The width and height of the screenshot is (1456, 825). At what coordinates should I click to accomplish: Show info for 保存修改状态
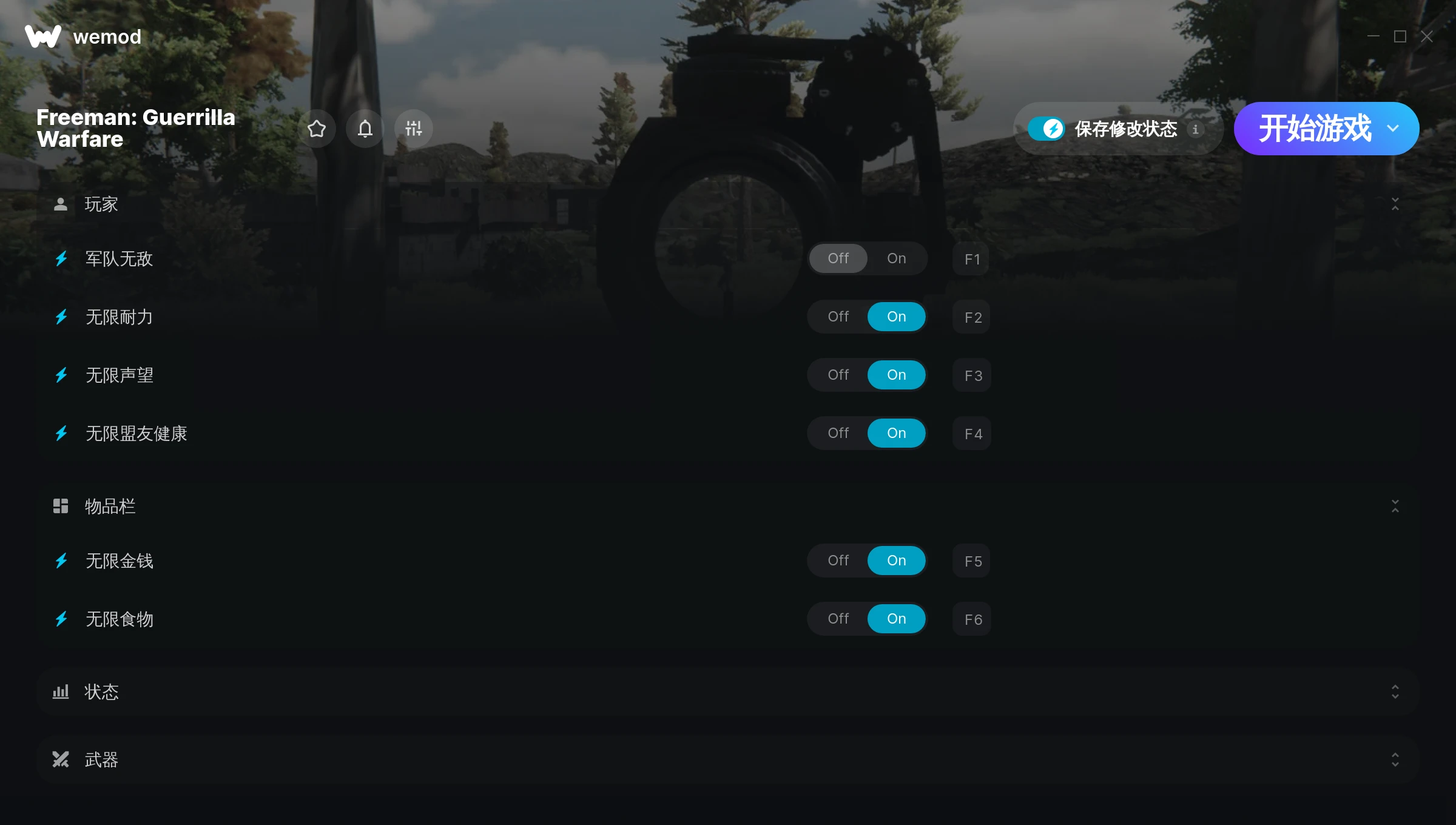click(x=1195, y=129)
